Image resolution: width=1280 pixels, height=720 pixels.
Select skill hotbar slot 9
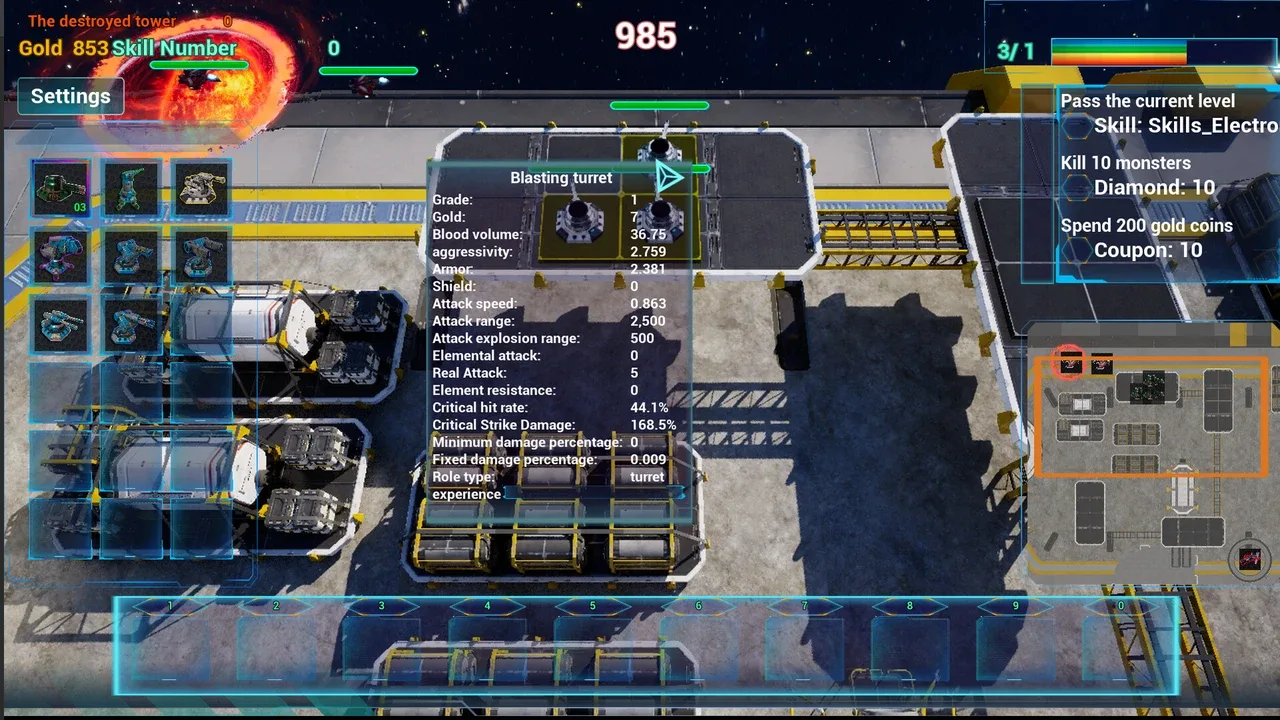tap(1015, 645)
